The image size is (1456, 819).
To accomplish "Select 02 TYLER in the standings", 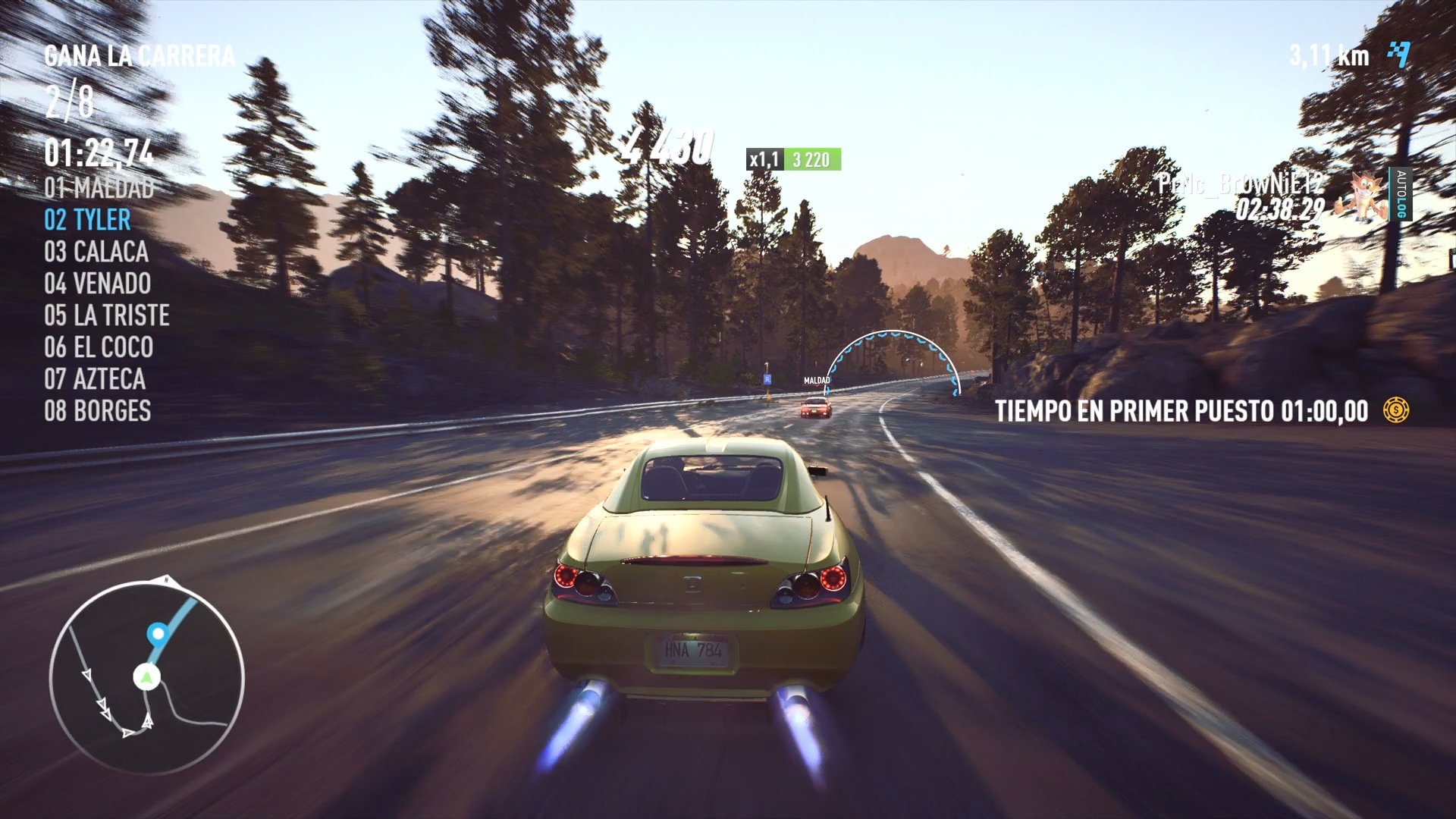I will click(86, 220).
